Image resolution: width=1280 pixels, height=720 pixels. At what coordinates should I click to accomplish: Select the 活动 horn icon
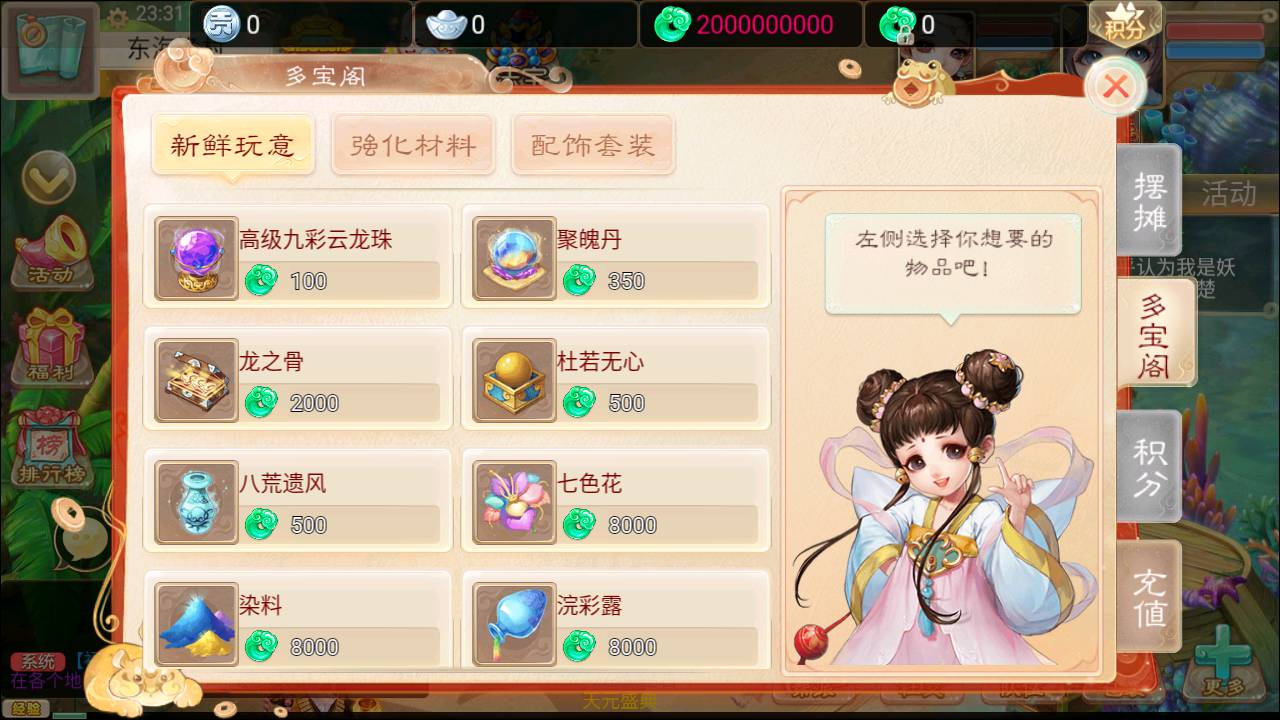click(x=52, y=249)
